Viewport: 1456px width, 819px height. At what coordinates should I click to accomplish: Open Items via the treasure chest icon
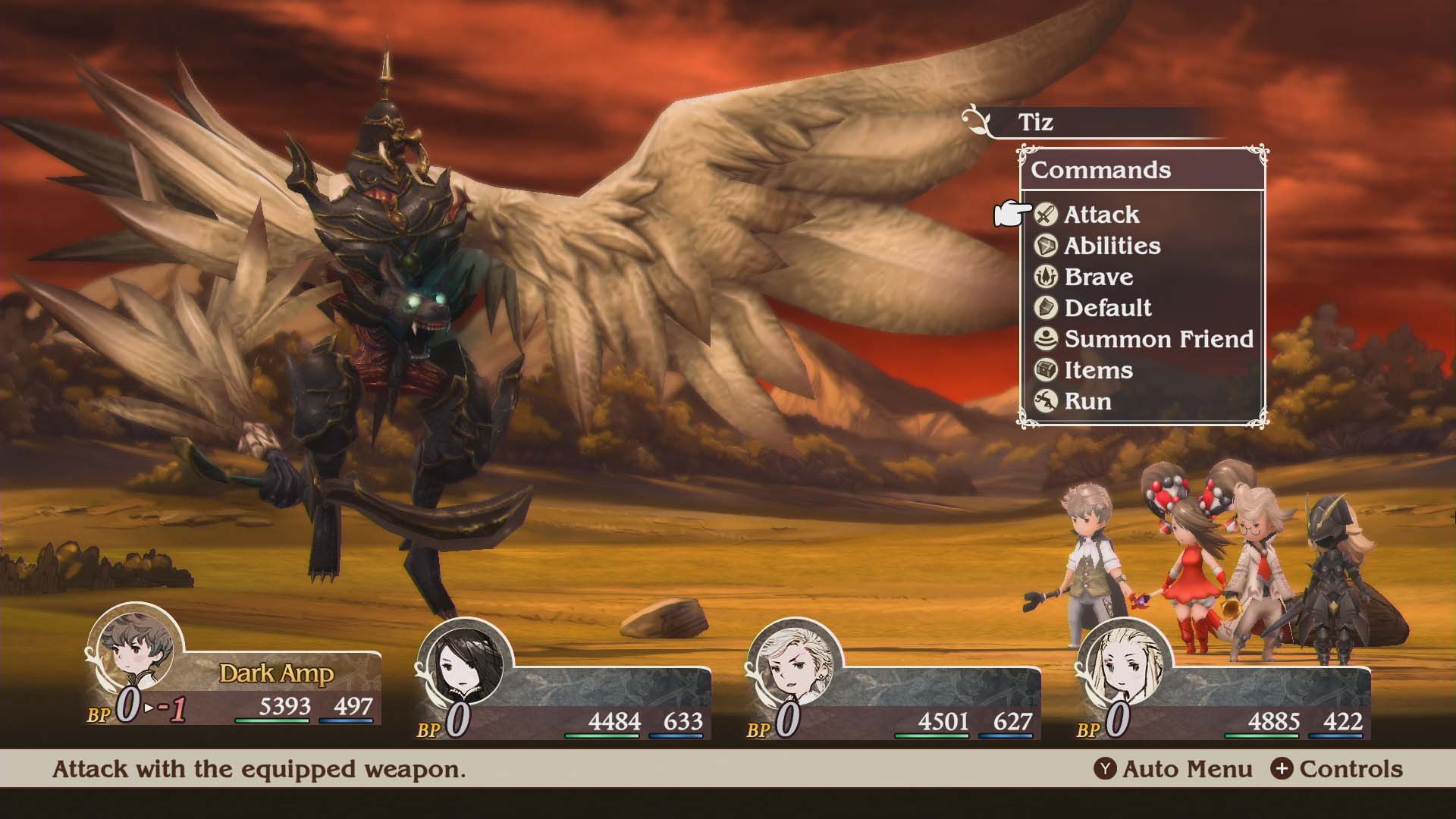click(1045, 370)
